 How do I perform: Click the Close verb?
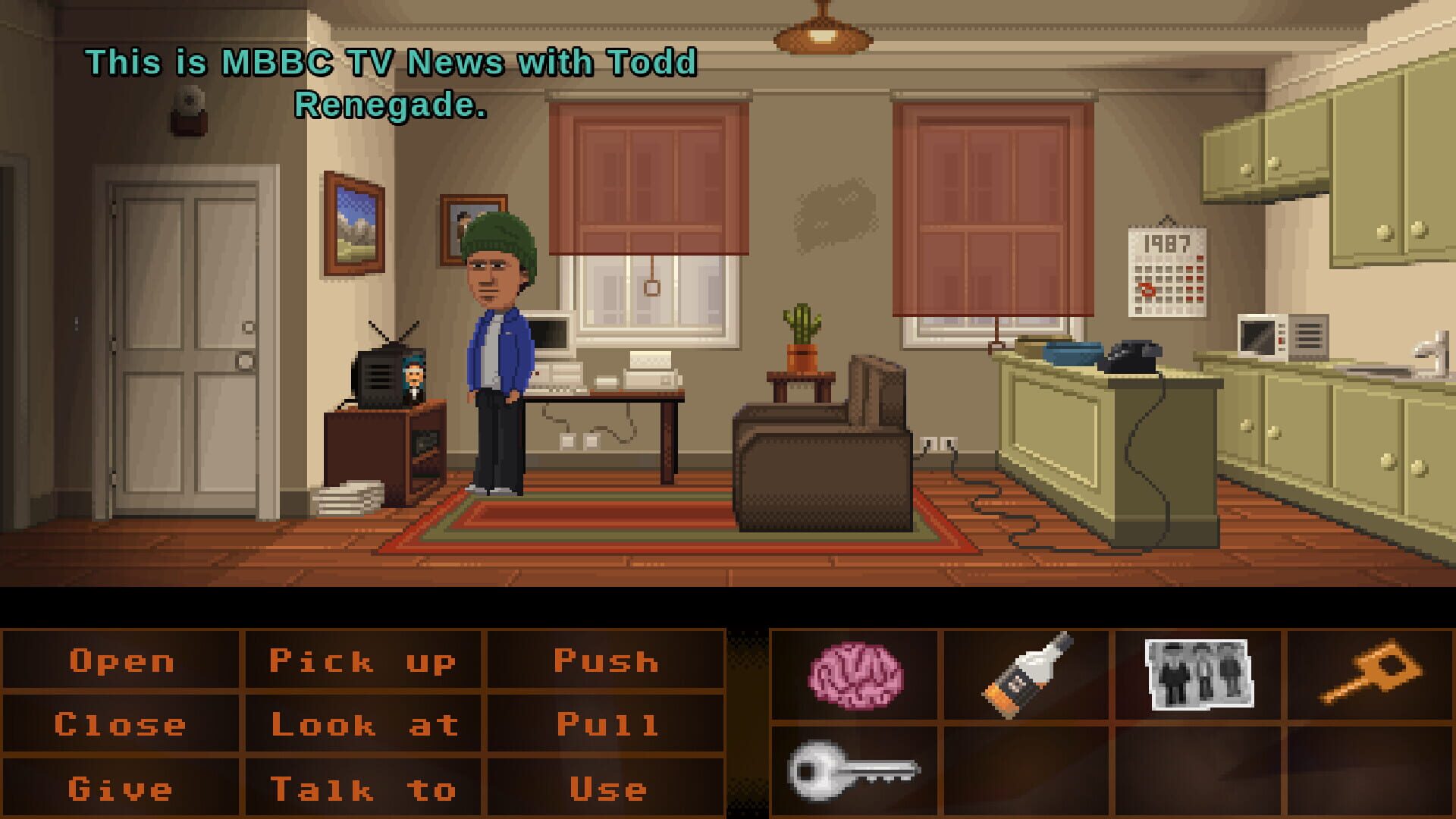click(x=121, y=724)
